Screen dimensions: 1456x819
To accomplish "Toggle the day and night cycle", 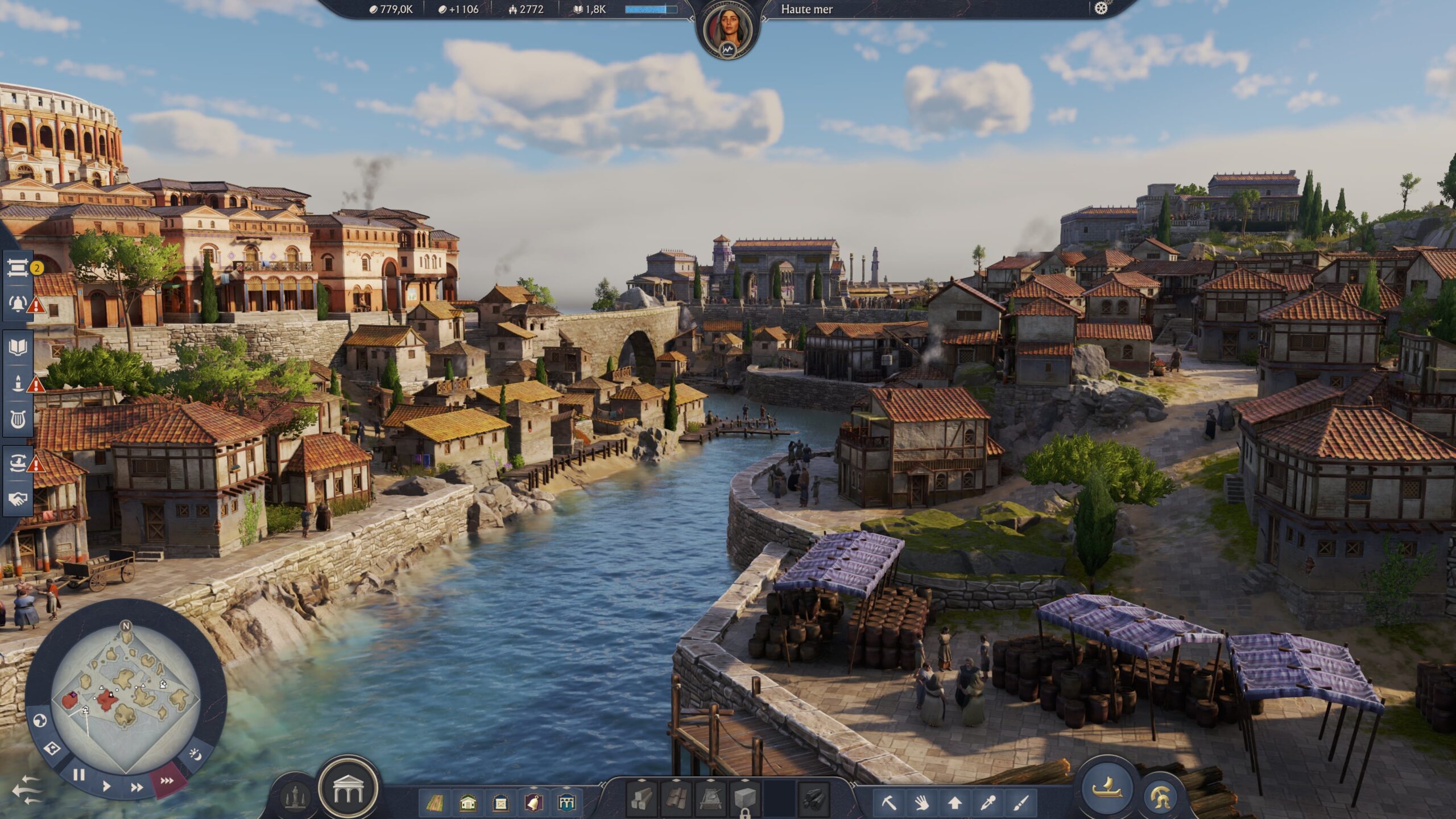I will pos(196,755).
